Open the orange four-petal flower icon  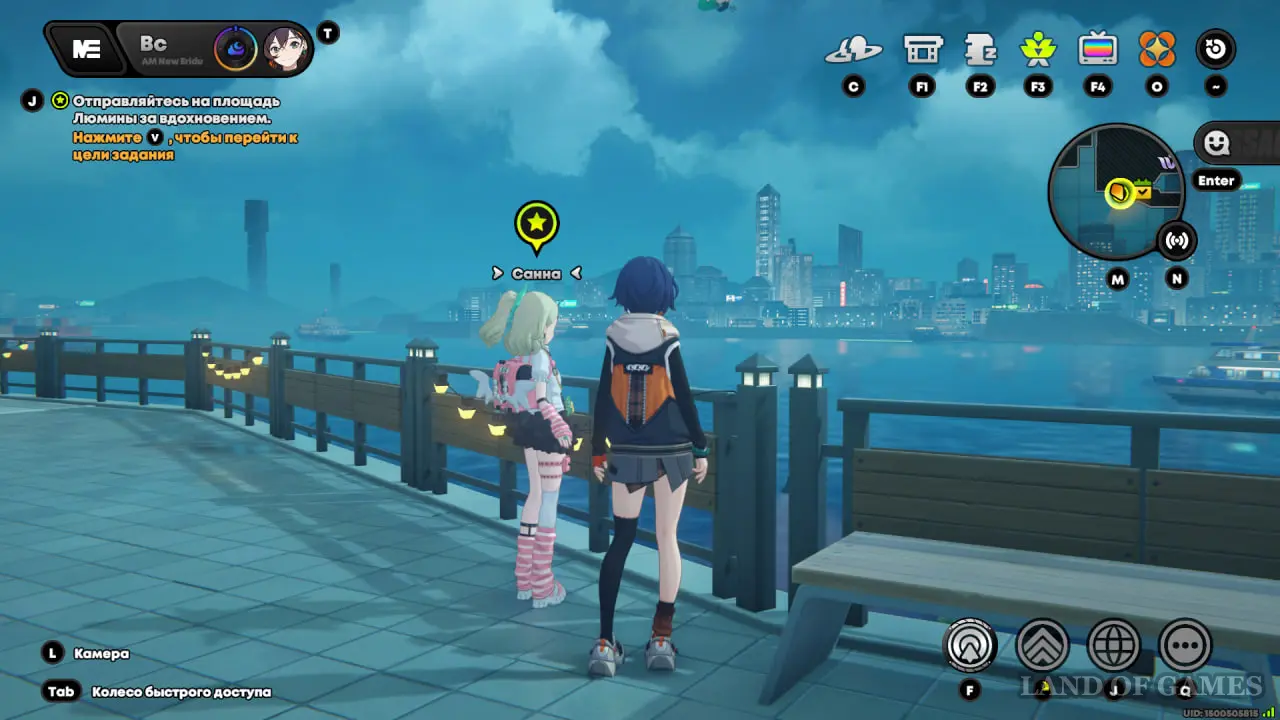(x=1157, y=49)
